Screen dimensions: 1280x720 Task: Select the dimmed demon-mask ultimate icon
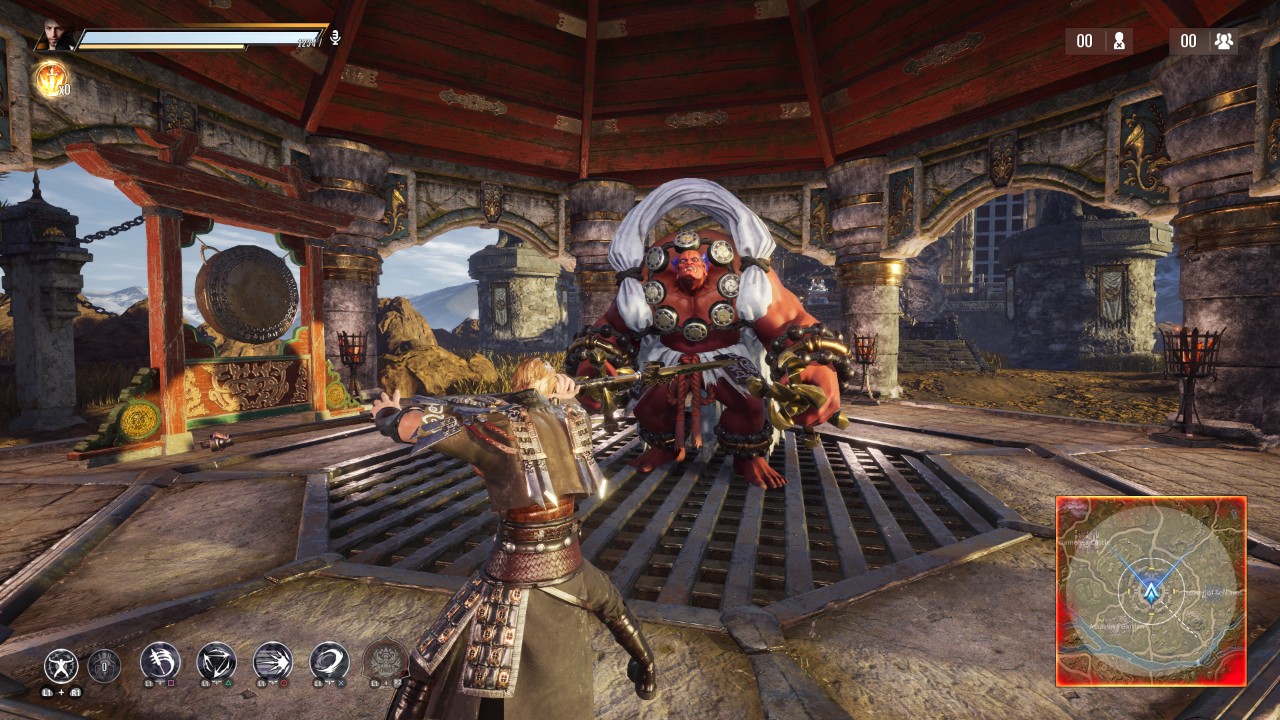pyautogui.click(x=385, y=661)
